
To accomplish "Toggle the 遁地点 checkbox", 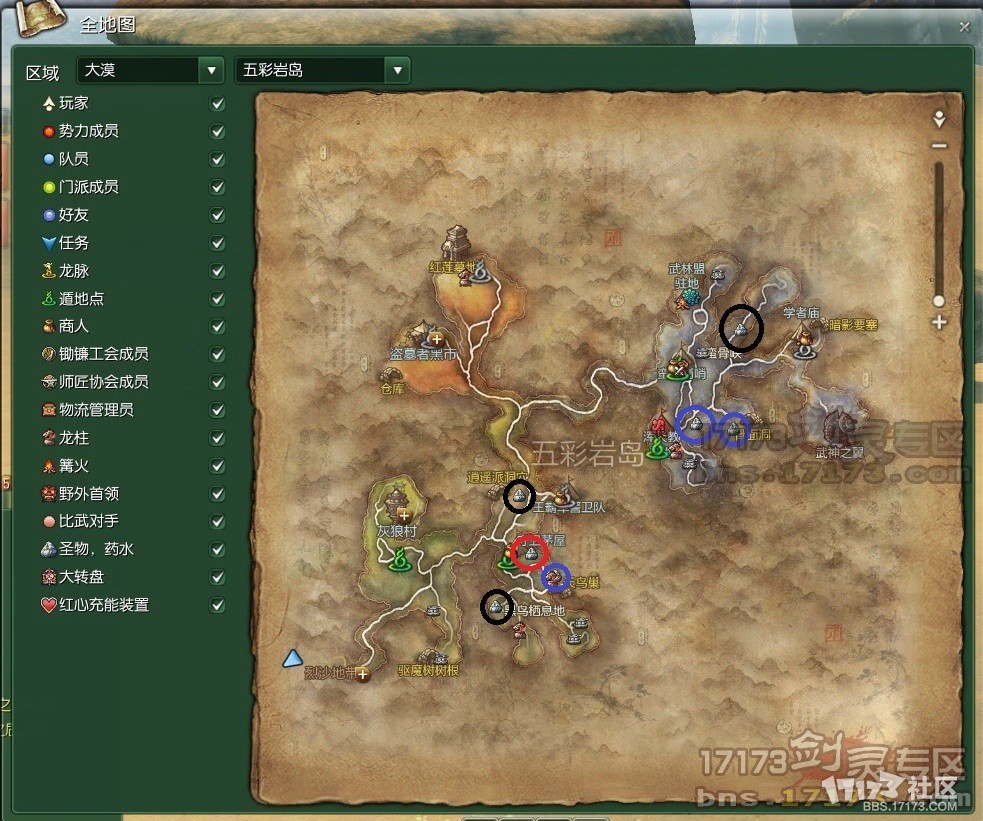I will coord(218,299).
